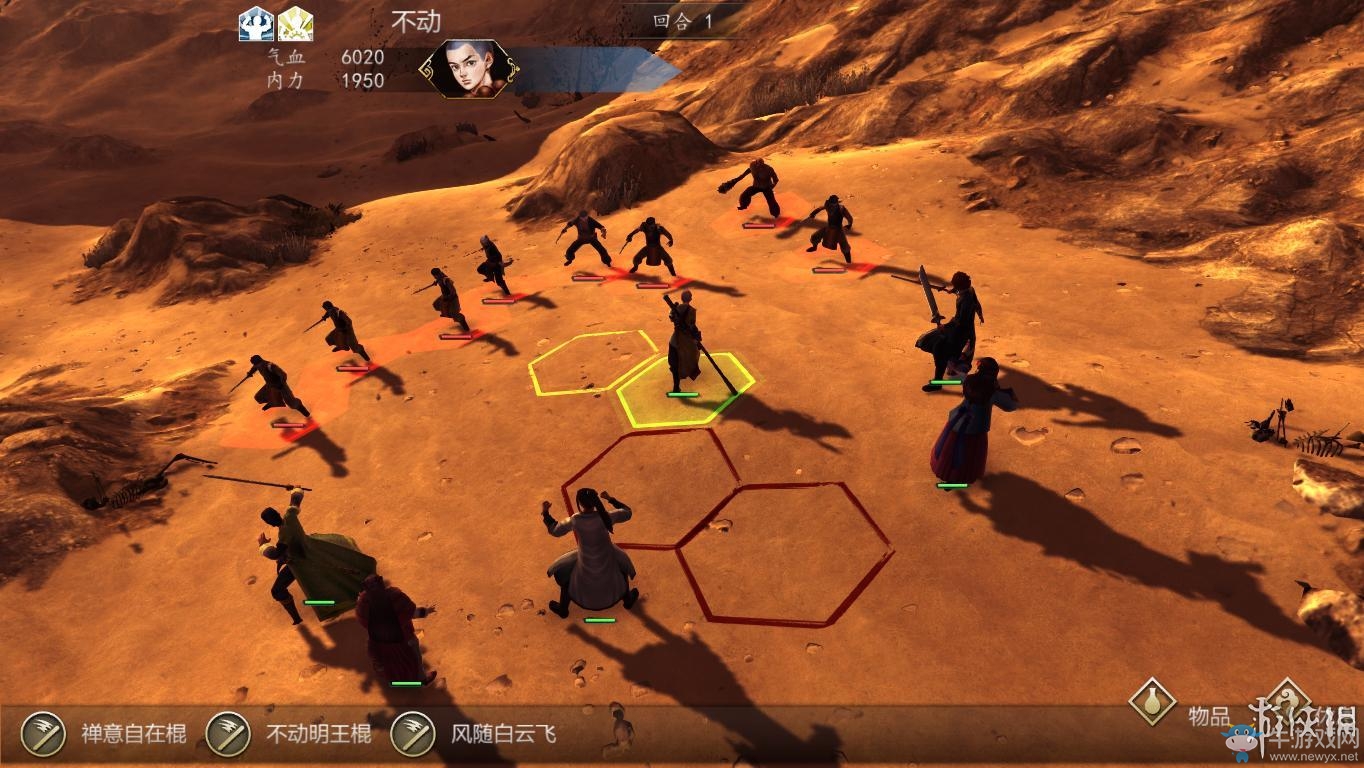Click the 回合 1 turn counter banner

[680, 18]
